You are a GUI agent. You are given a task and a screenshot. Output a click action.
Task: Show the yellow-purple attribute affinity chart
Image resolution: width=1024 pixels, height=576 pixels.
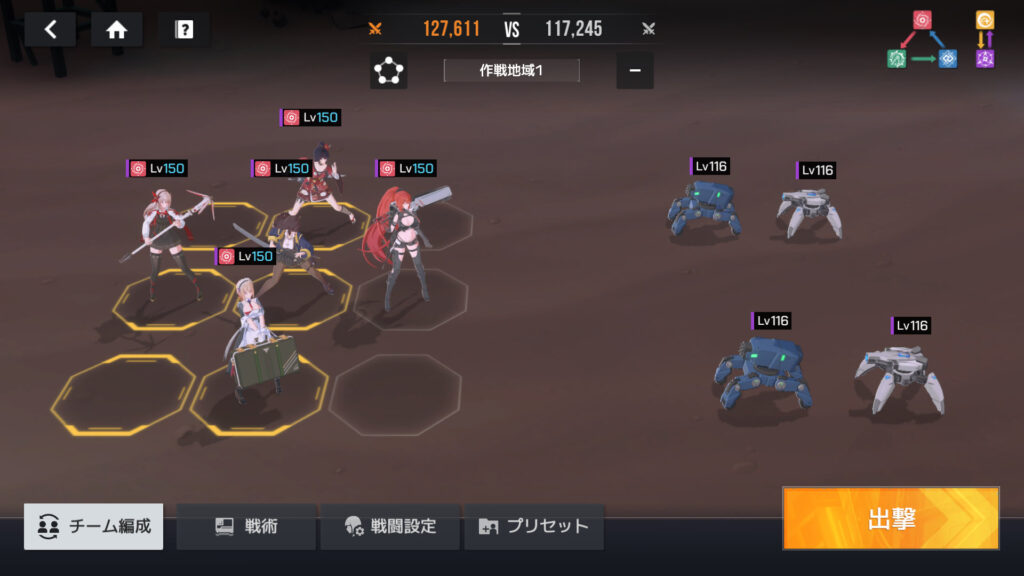(x=985, y=40)
